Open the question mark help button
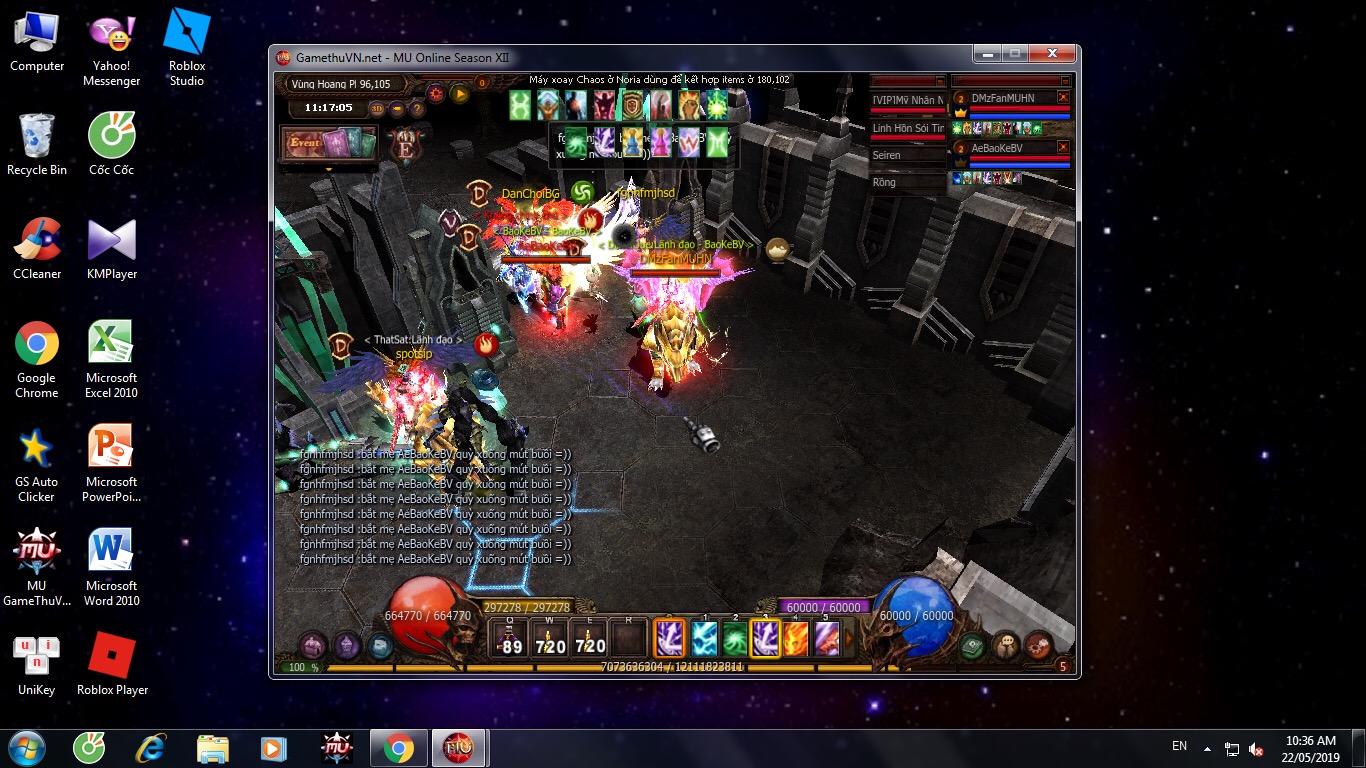This screenshot has height=768, width=1366. [417, 108]
